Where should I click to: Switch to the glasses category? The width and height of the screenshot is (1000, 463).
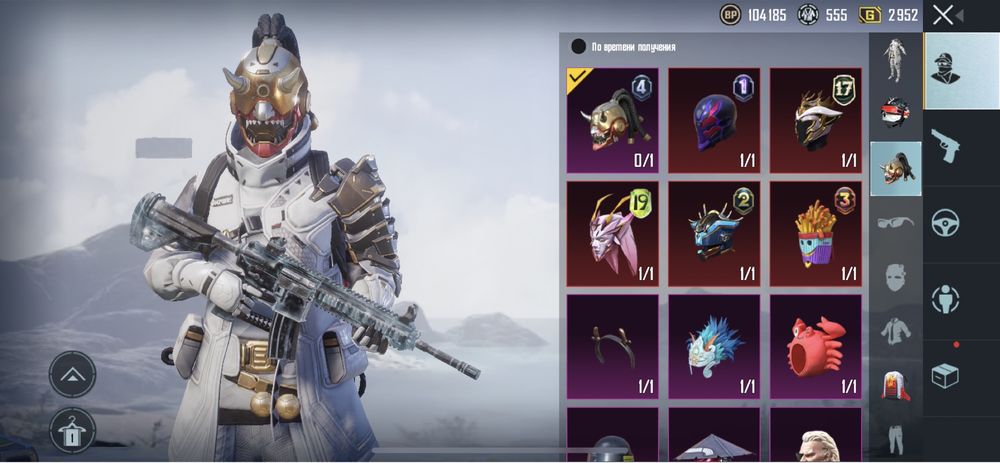pos(895,222)
